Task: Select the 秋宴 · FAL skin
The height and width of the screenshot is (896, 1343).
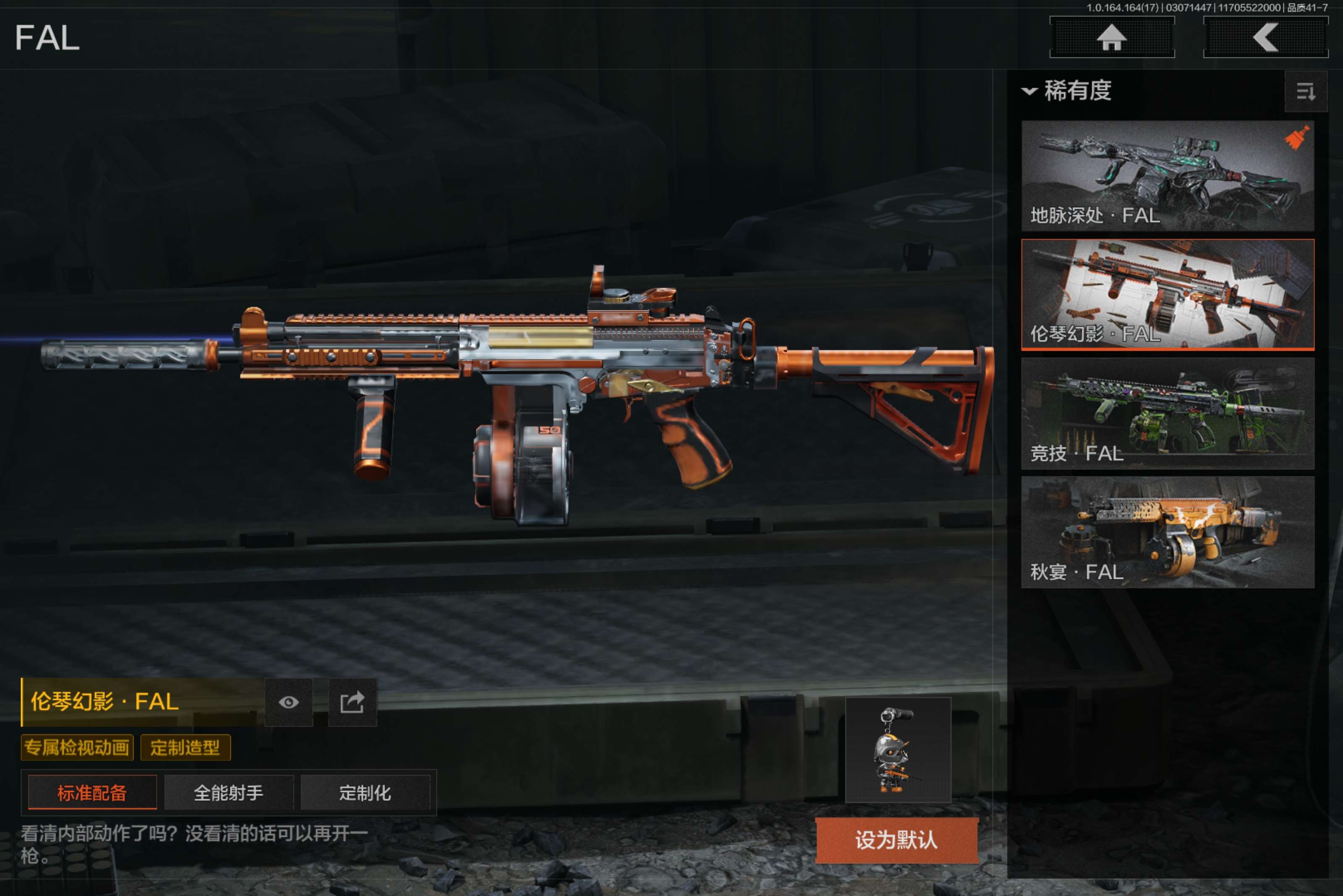Action: coord(1167,532)
